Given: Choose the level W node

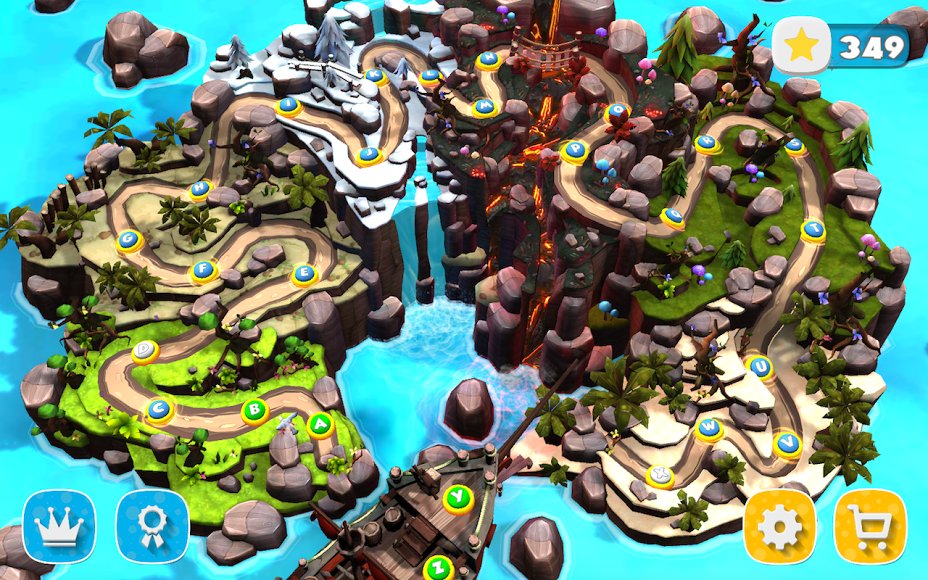Looking at the screenshot, I should point(708,428).
